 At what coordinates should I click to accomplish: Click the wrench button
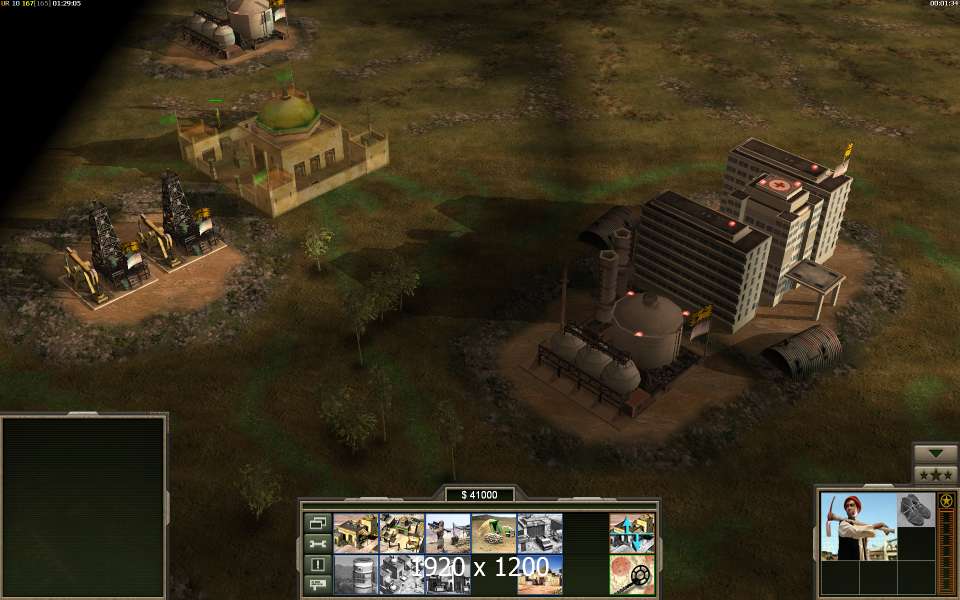tap(318, 543)
